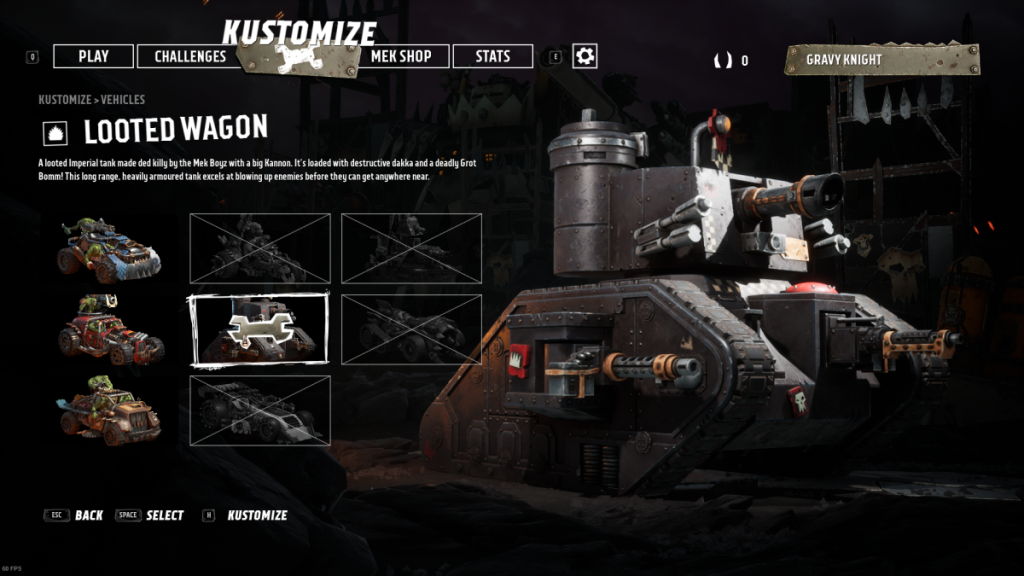Open the Challenges tab
The height and width of the screenshot is (576, 1024).
click(x=190, y=56)
